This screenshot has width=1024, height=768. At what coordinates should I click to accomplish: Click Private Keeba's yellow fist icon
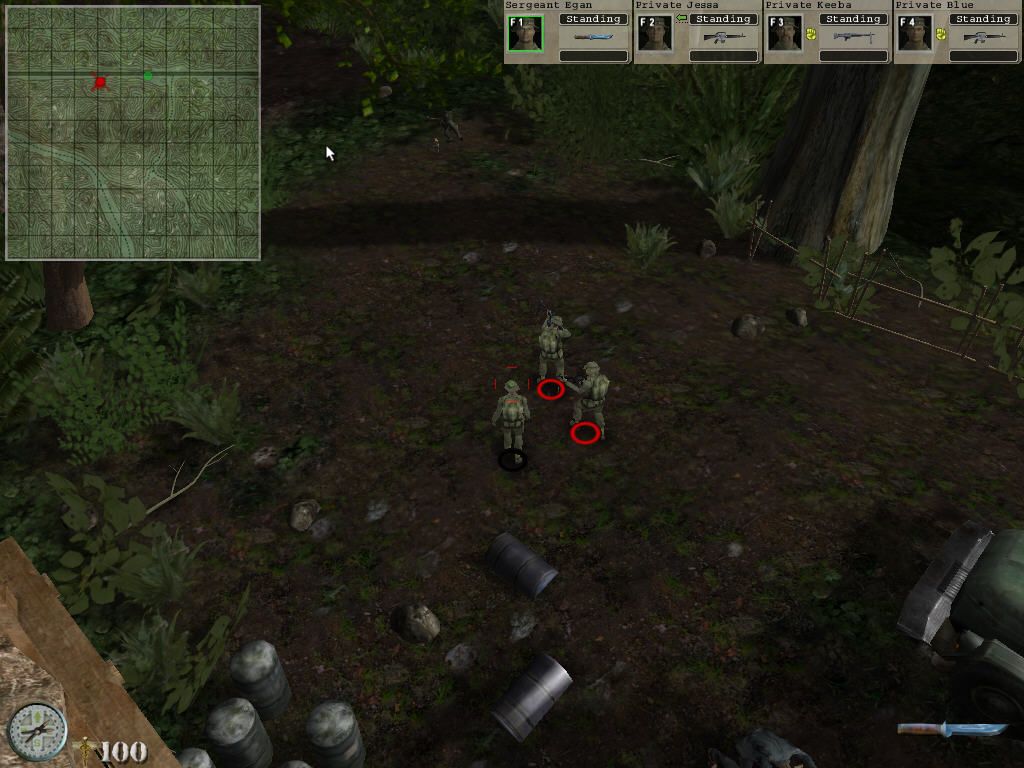(811, 33)
